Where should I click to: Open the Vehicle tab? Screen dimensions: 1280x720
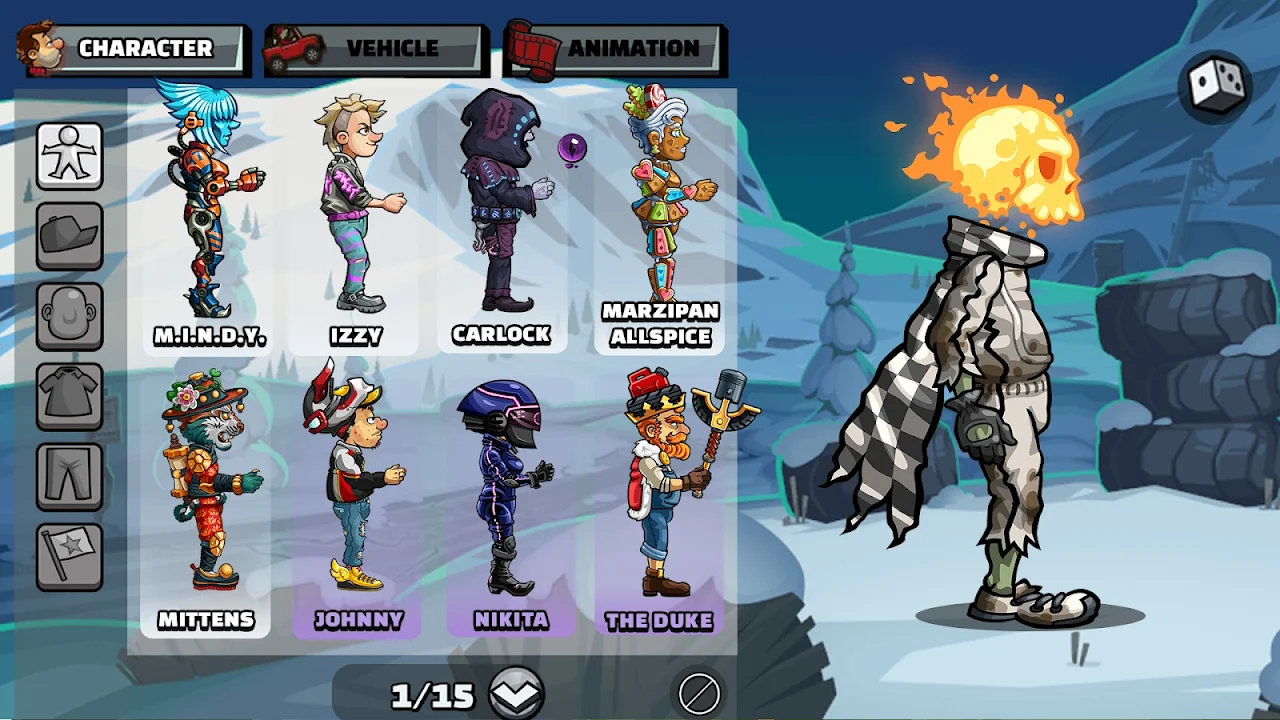point(377,48)
